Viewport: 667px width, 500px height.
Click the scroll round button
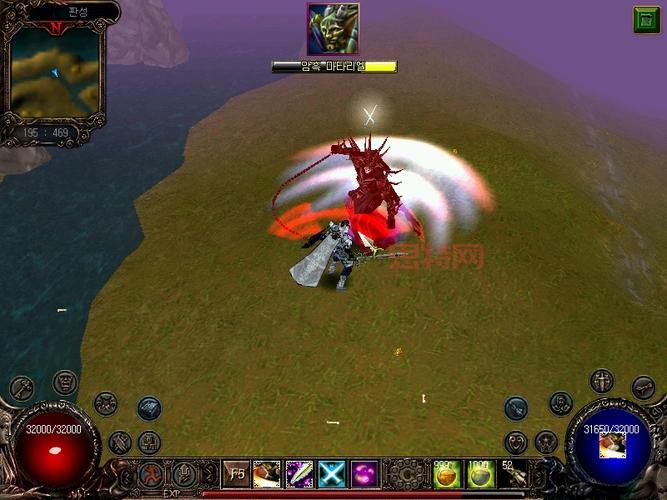(643, 386)
